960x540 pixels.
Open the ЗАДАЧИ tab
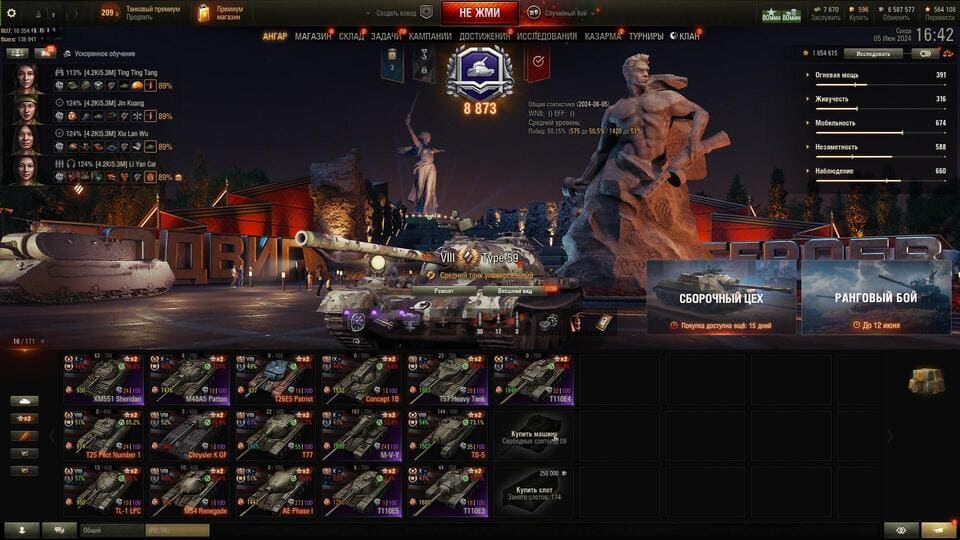point(387,37)
